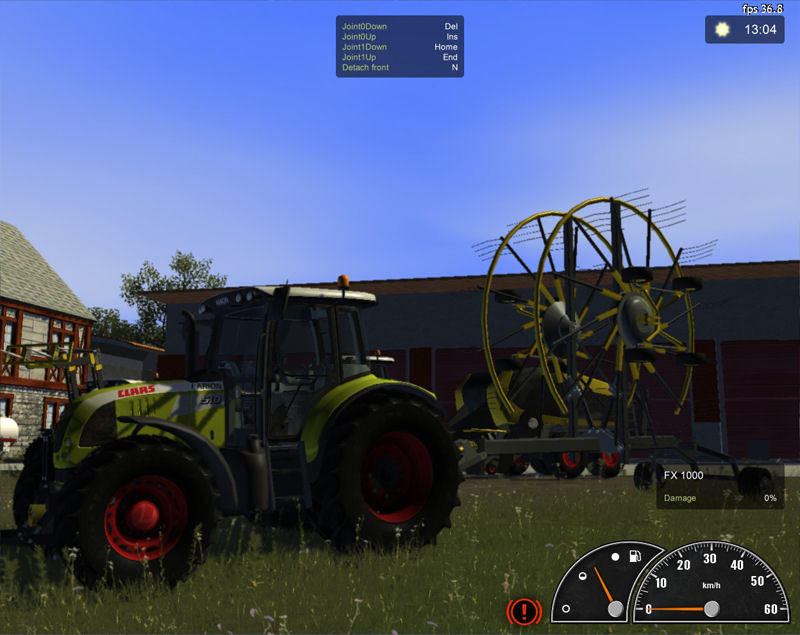Click the fuel pump icon on gauge

632,556
